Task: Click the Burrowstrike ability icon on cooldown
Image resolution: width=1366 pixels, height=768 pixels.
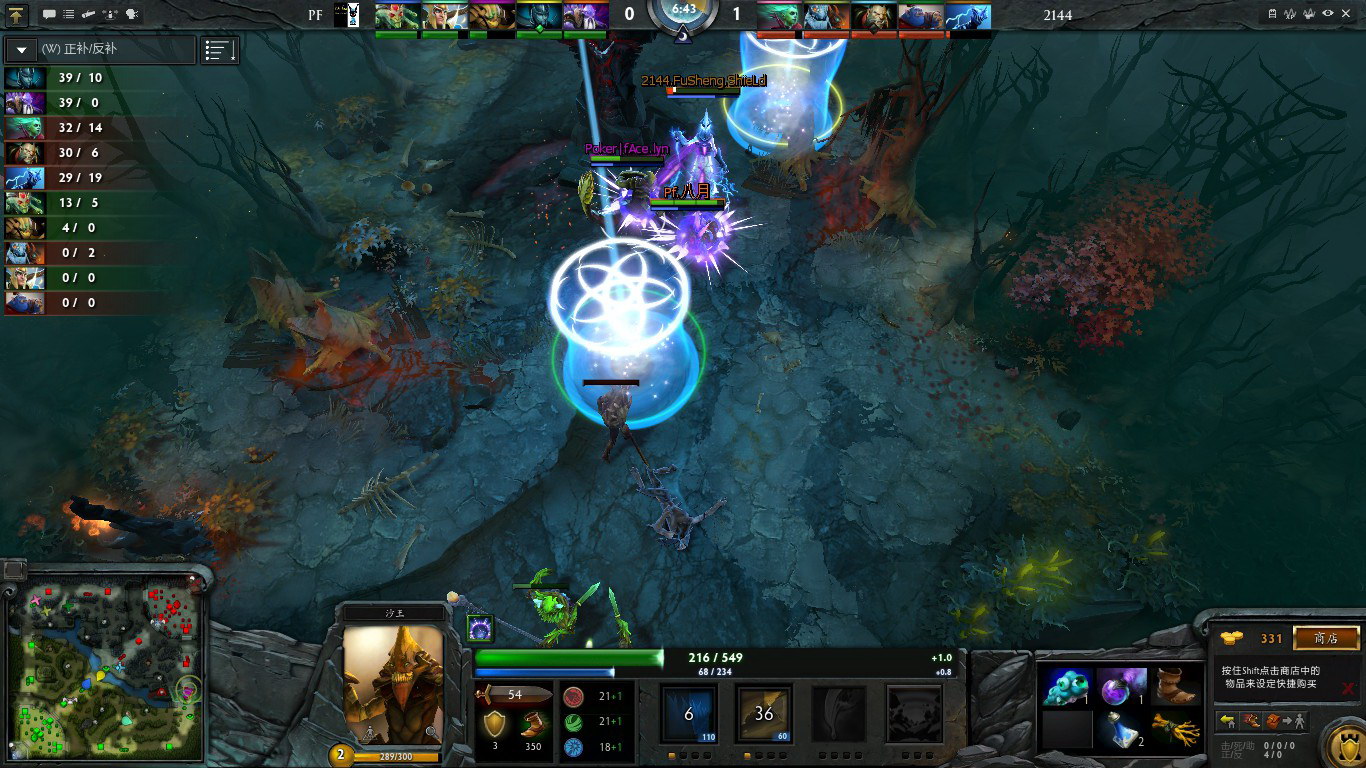Action: [689, 714]
